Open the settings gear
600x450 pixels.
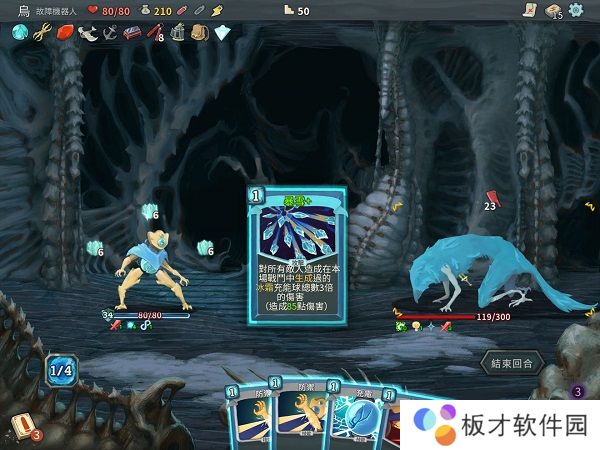[x=576, y=10]
